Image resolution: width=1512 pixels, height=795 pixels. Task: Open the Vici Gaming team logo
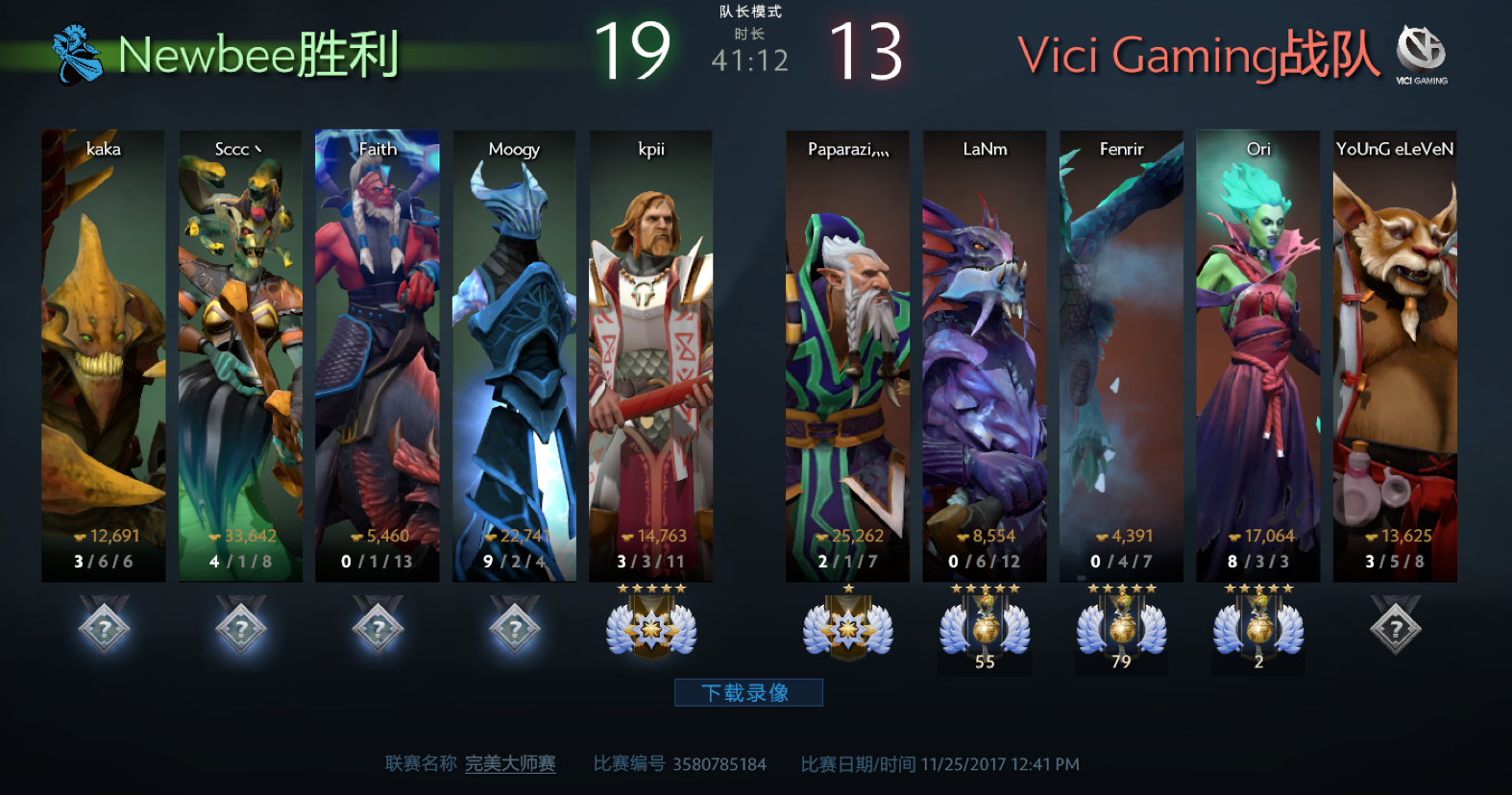[1421, 54]
